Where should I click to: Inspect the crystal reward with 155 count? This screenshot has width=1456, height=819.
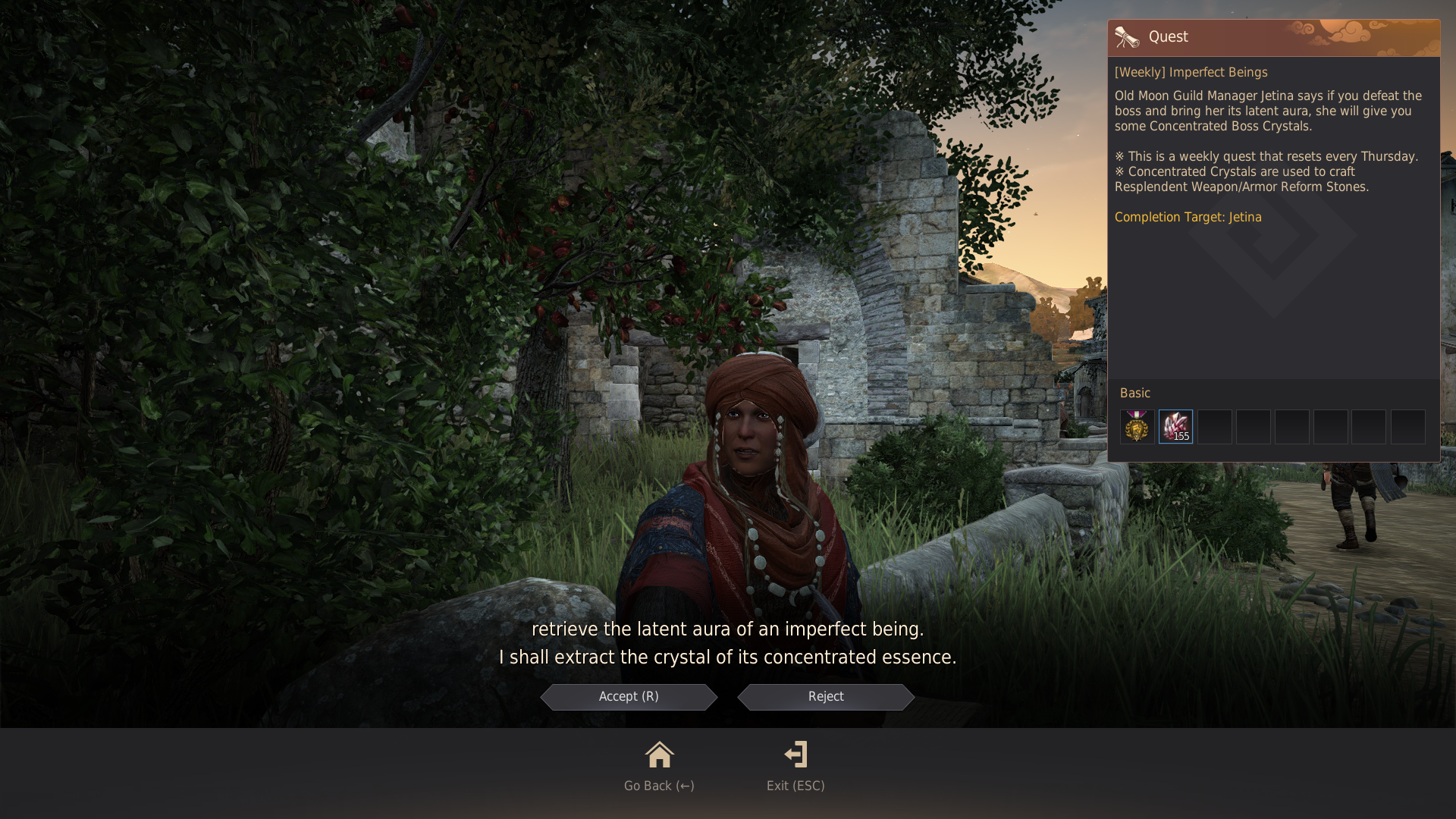pyautogui.click(x=1175, y=427)
